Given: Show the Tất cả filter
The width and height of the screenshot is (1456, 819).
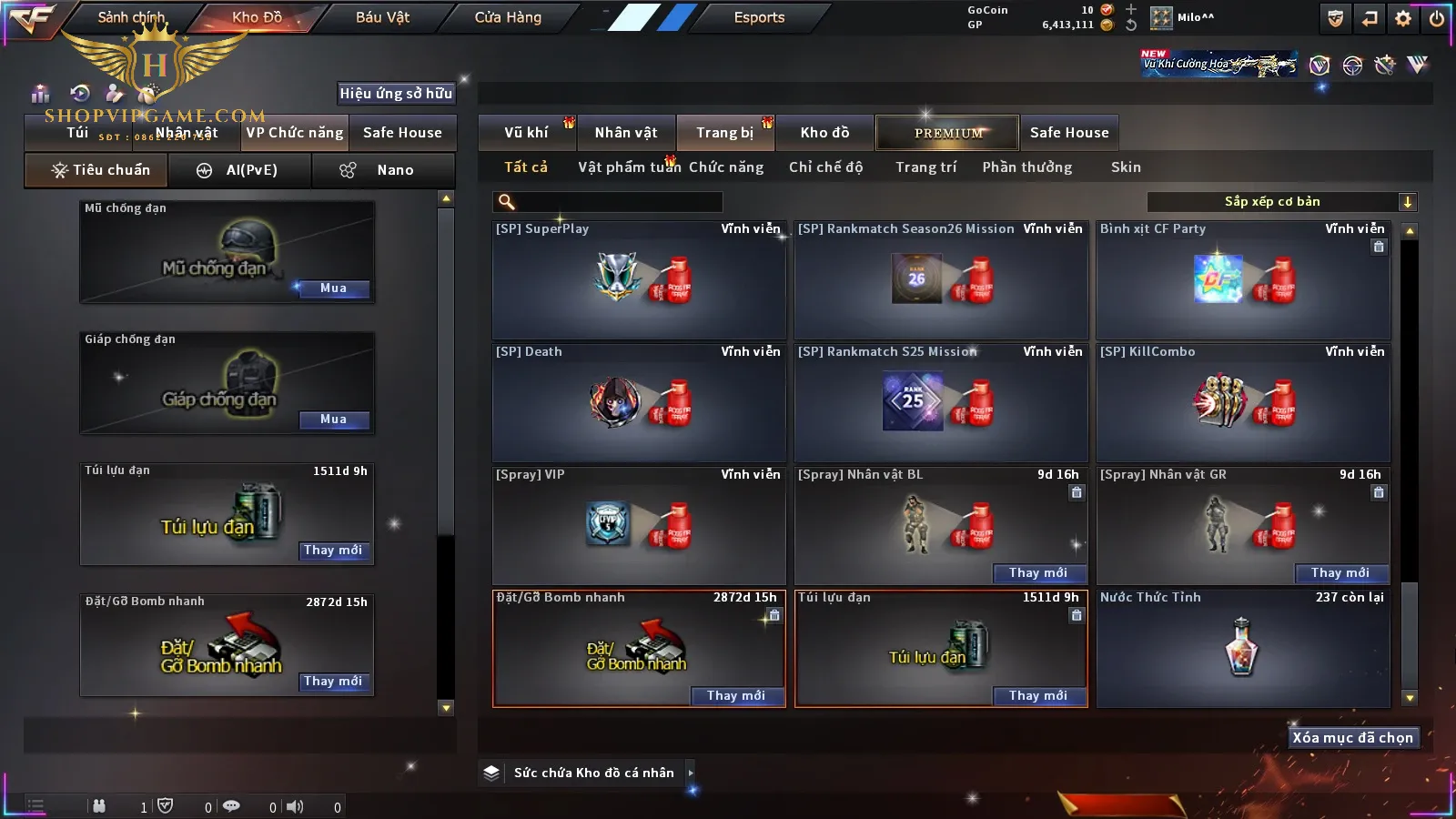Looking at the screenshot, I should tap(526, 167).
